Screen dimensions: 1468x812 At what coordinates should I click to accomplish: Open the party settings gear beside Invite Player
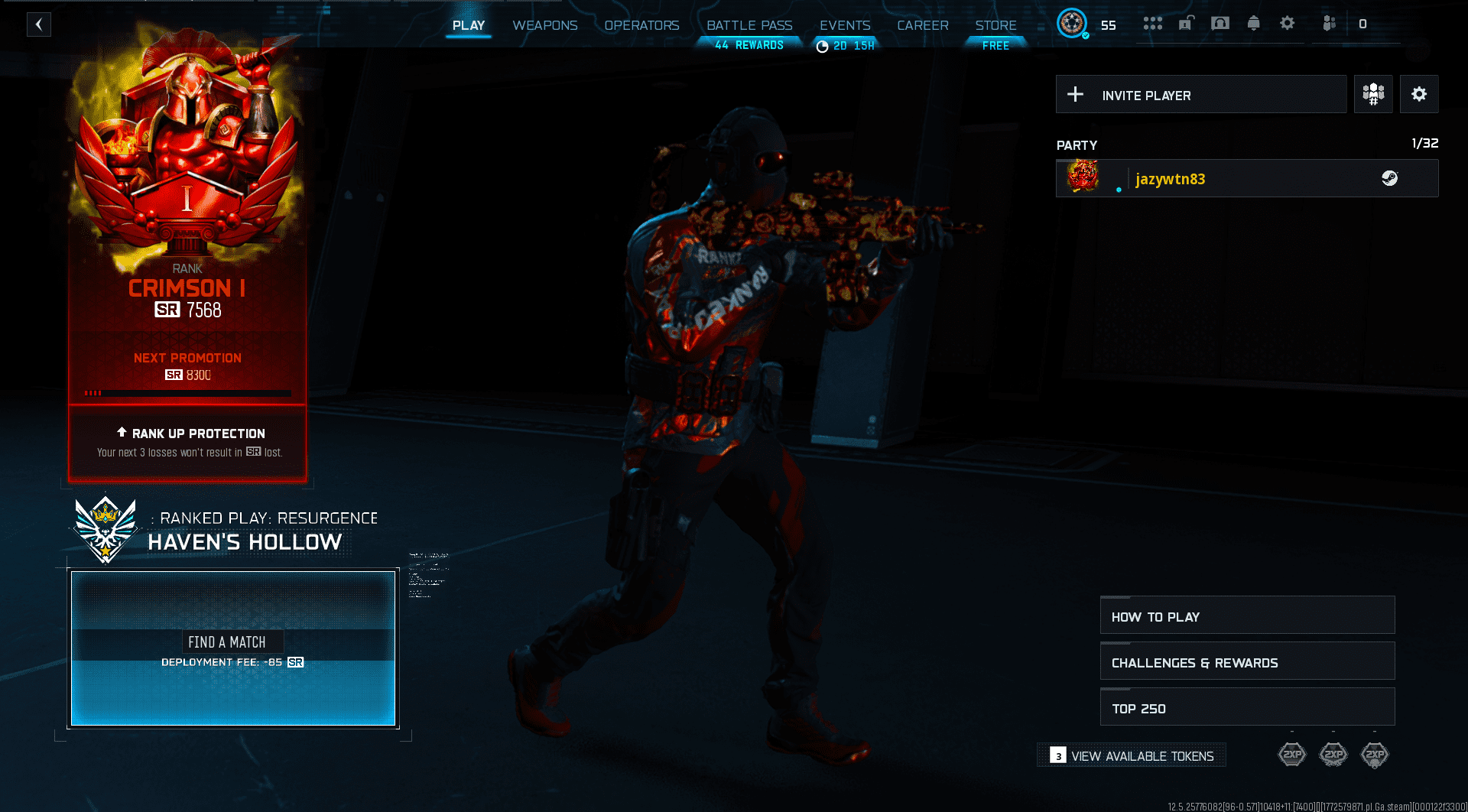pos(1420,94)
